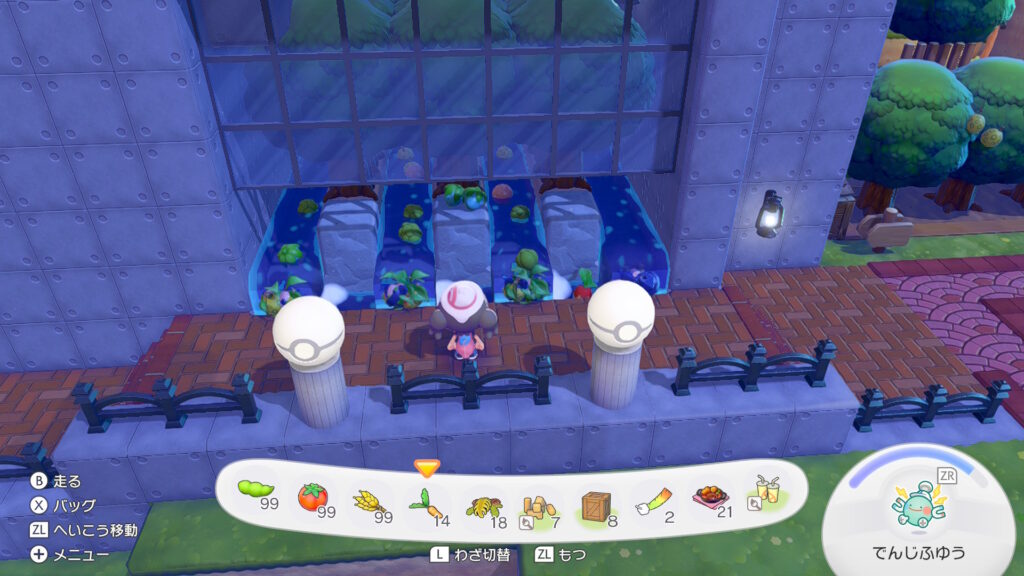Pick the seaweed item with 18 count
The image size is (1024, 576).
point(484,496)
